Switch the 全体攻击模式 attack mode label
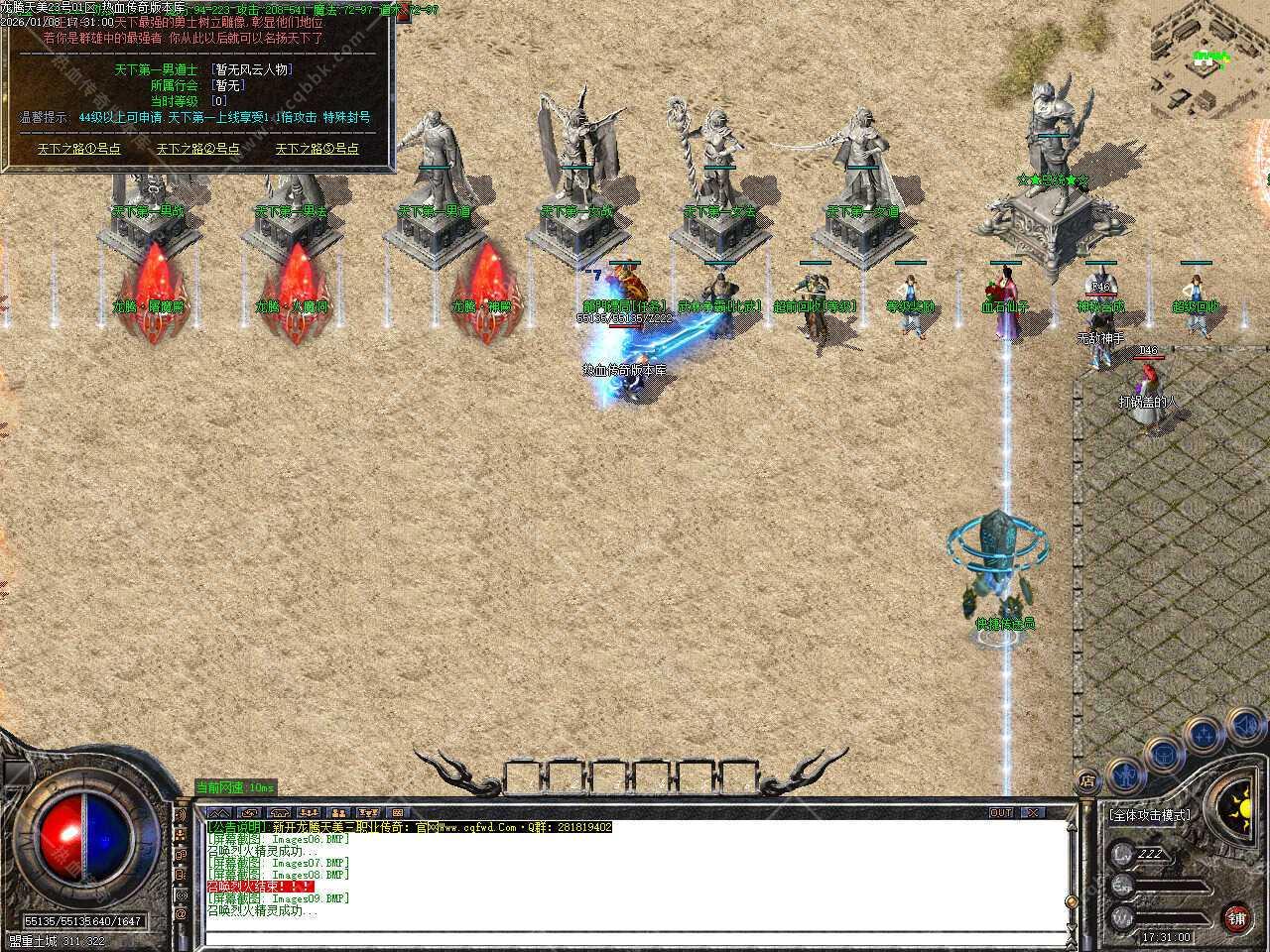This screenshot has width=1270, height=952. [x=1149, y=815]
